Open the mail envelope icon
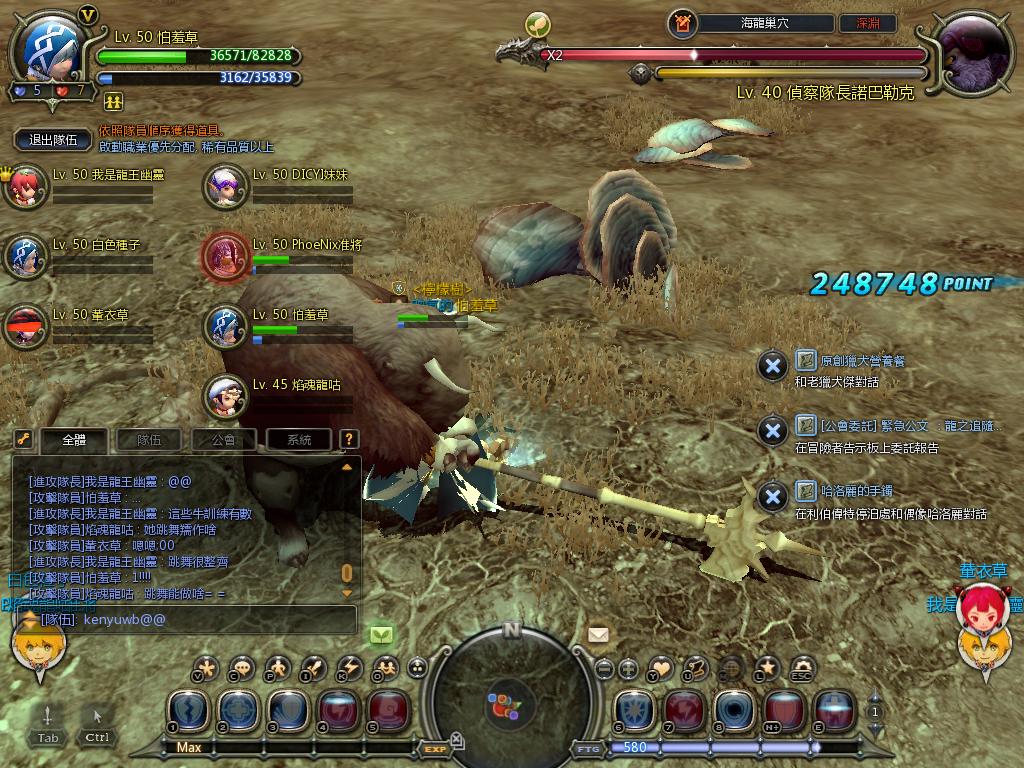 (x=598, y=635)
